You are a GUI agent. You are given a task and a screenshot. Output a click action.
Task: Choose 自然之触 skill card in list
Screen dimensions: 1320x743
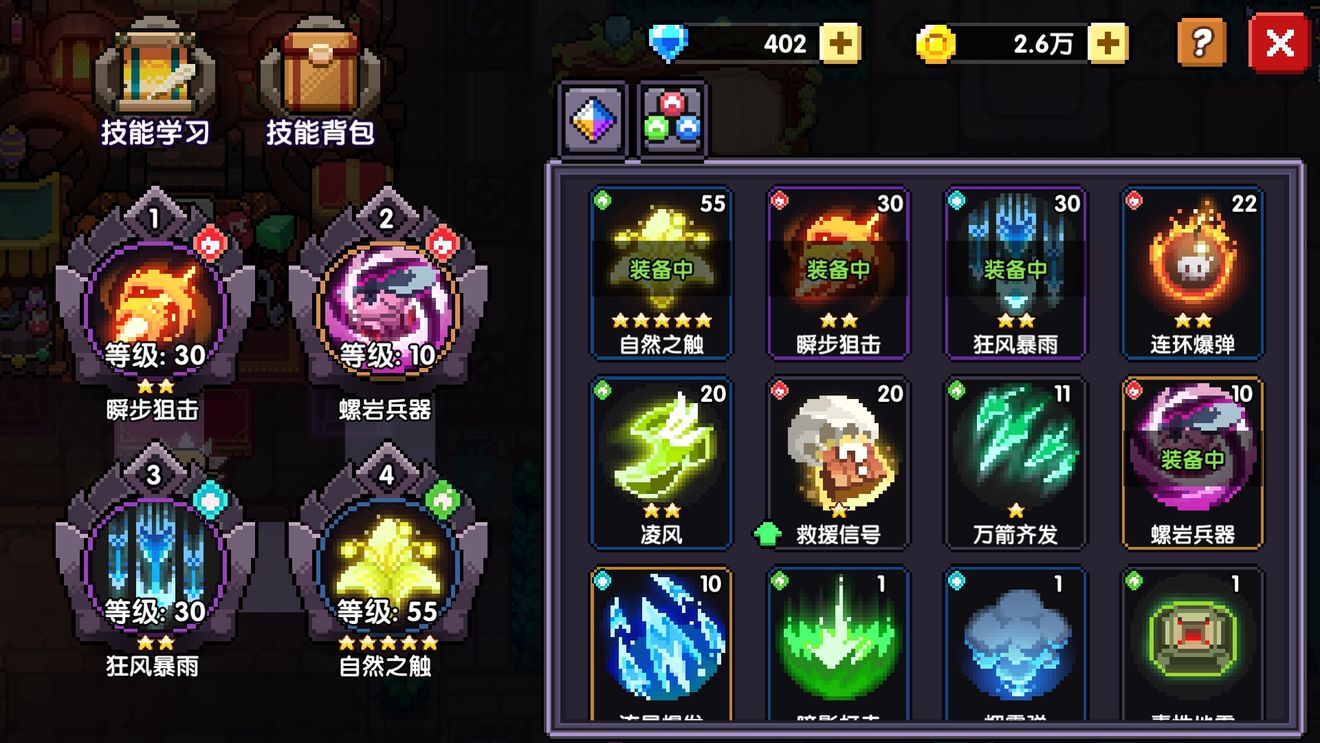point(661,272)
